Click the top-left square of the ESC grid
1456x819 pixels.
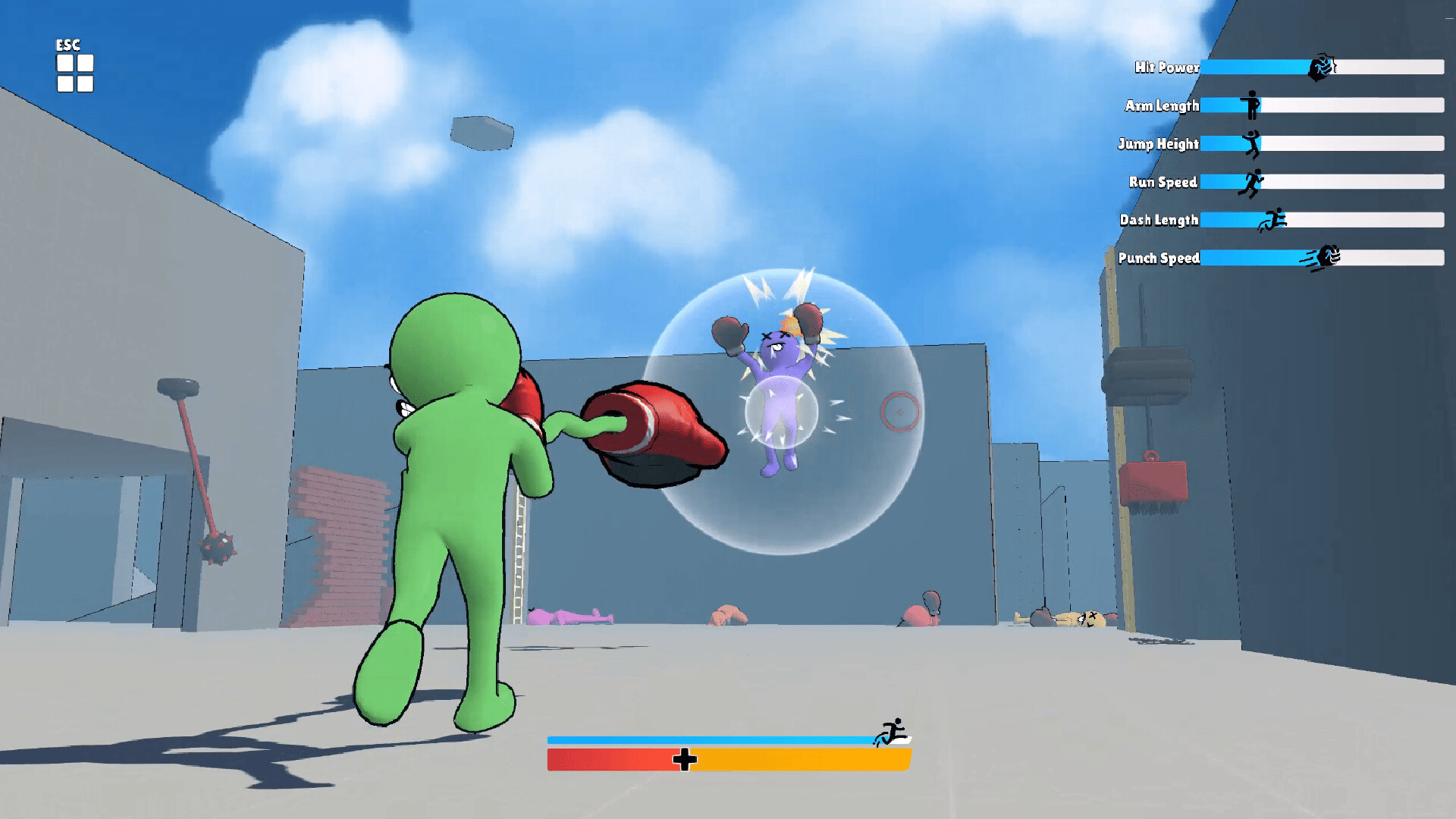pyautogui.click(x=65, y=63)
